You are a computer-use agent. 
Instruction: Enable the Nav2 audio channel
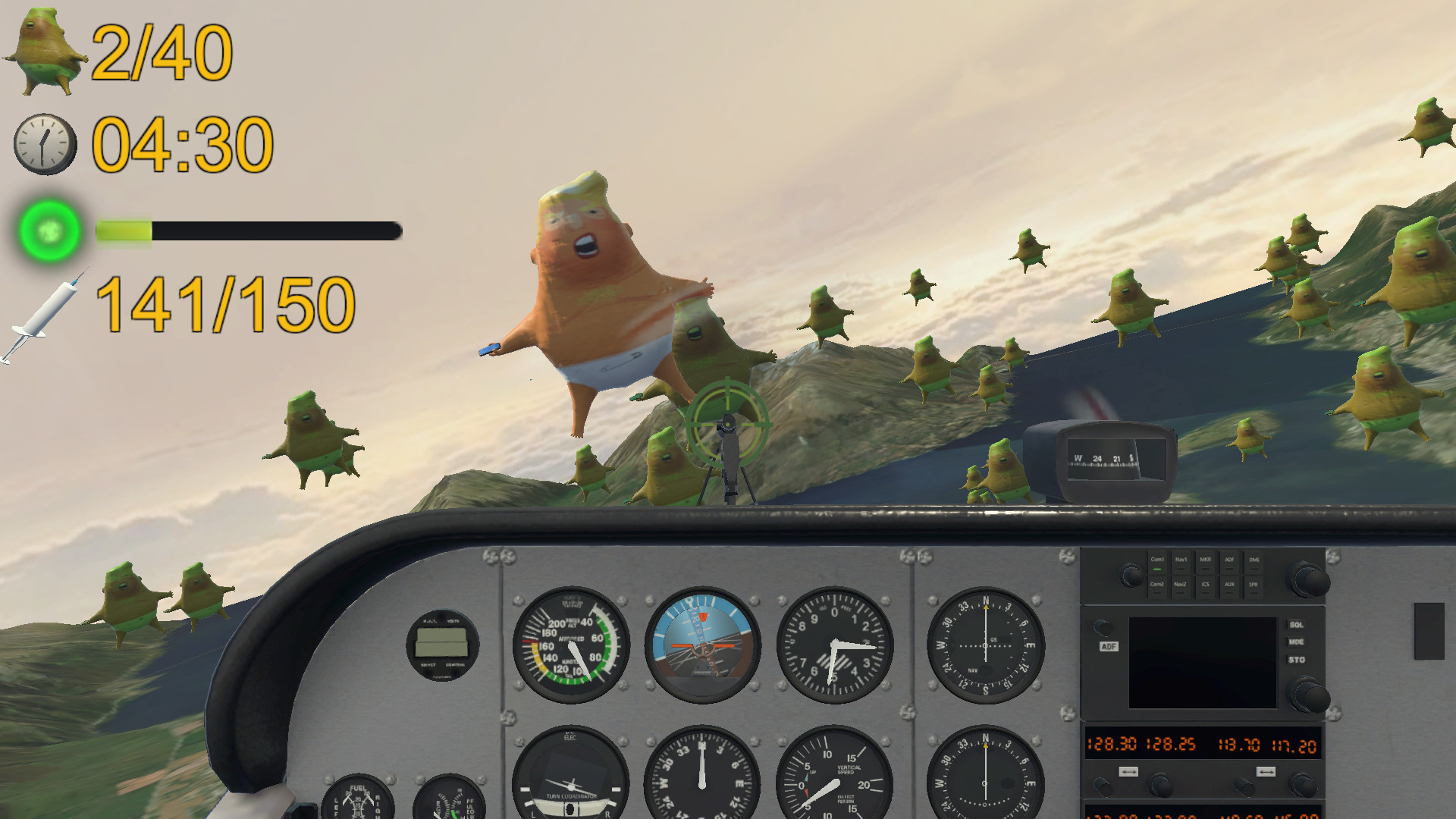[1181, 588]
